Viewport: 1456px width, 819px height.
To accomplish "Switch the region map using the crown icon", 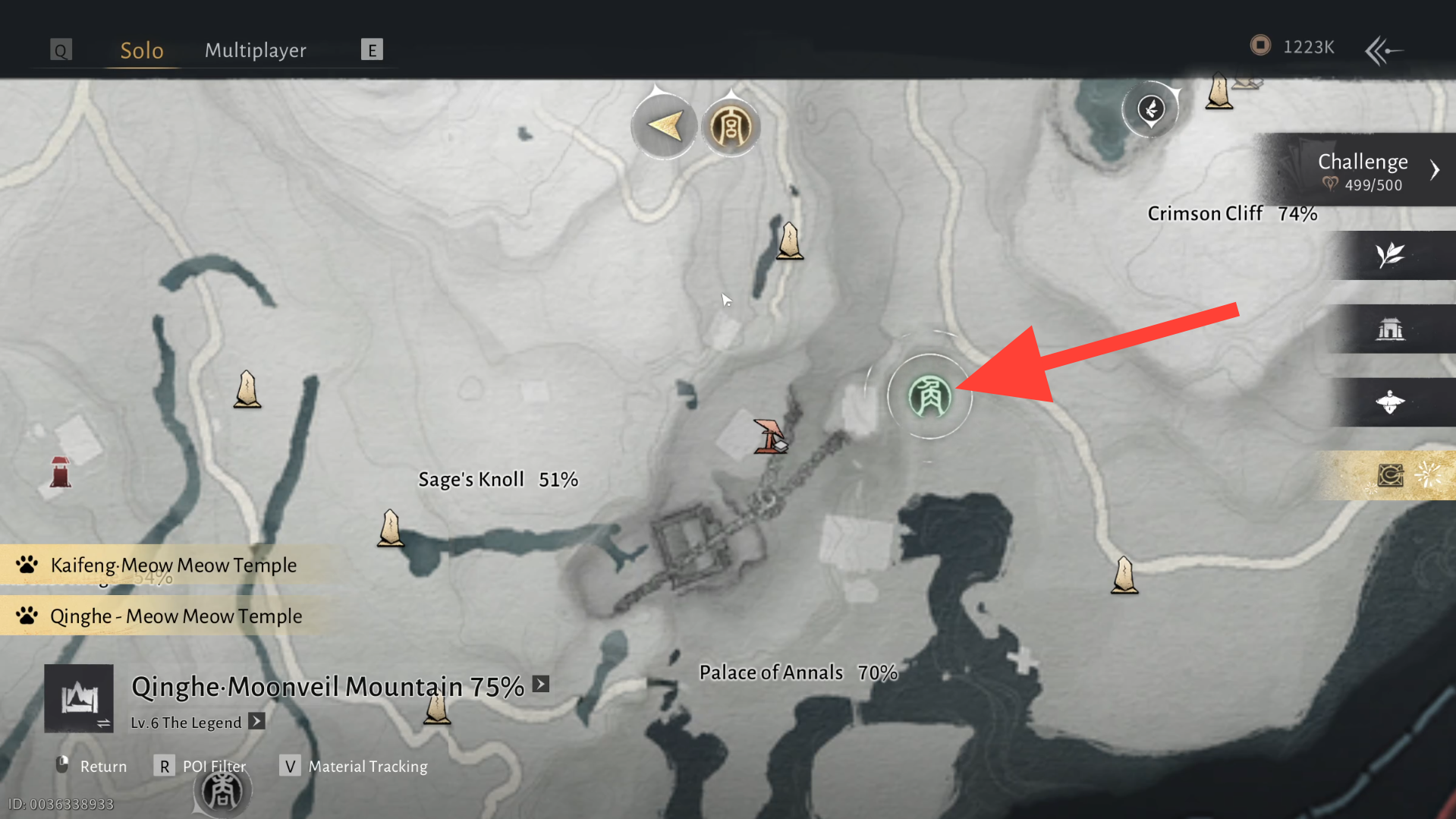I will pyautogui.click(x=79, y=698).
